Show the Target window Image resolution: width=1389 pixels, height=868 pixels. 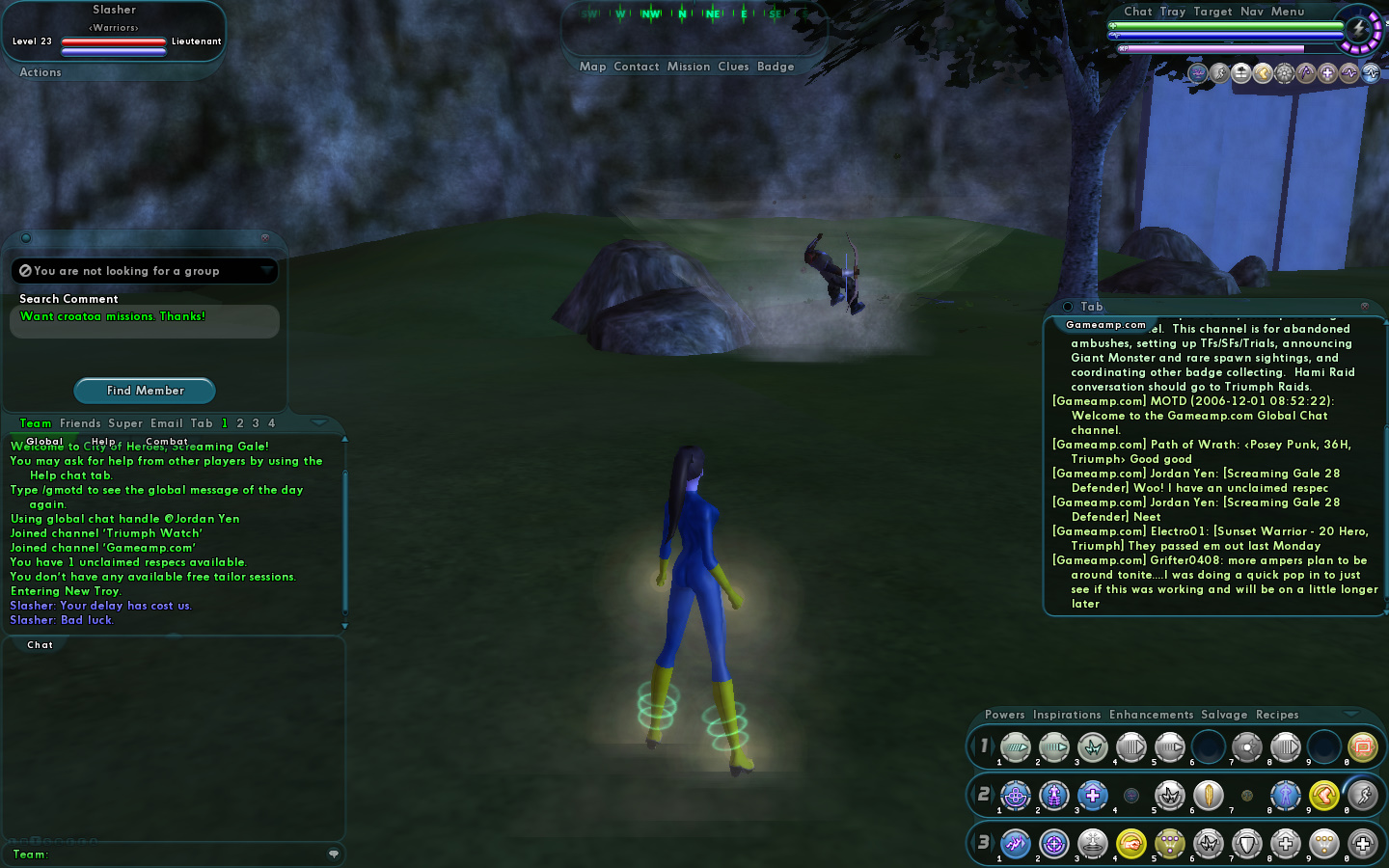[x=1212, y=12]
